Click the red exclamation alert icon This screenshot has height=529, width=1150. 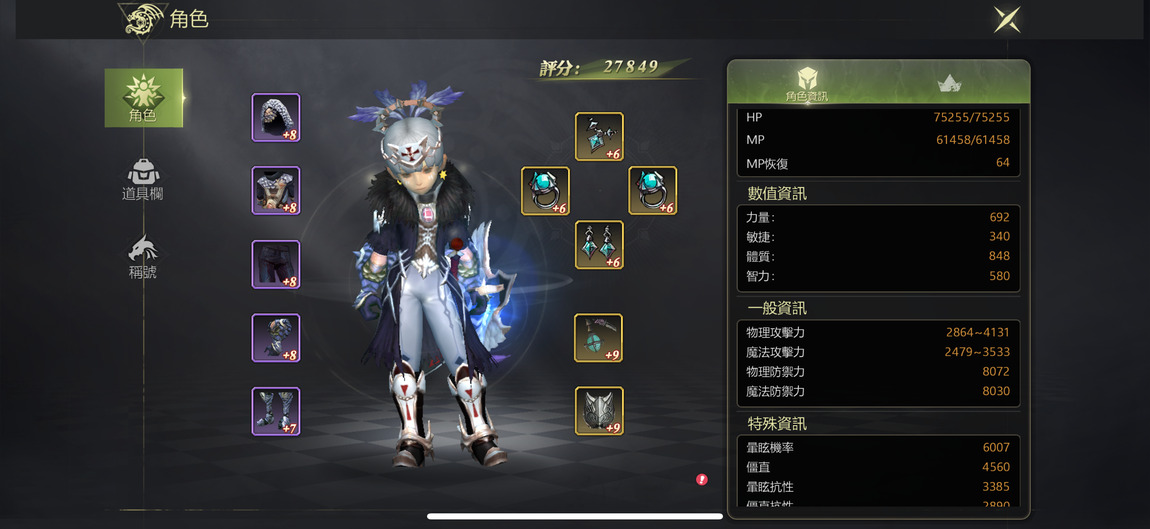point(702,480)
